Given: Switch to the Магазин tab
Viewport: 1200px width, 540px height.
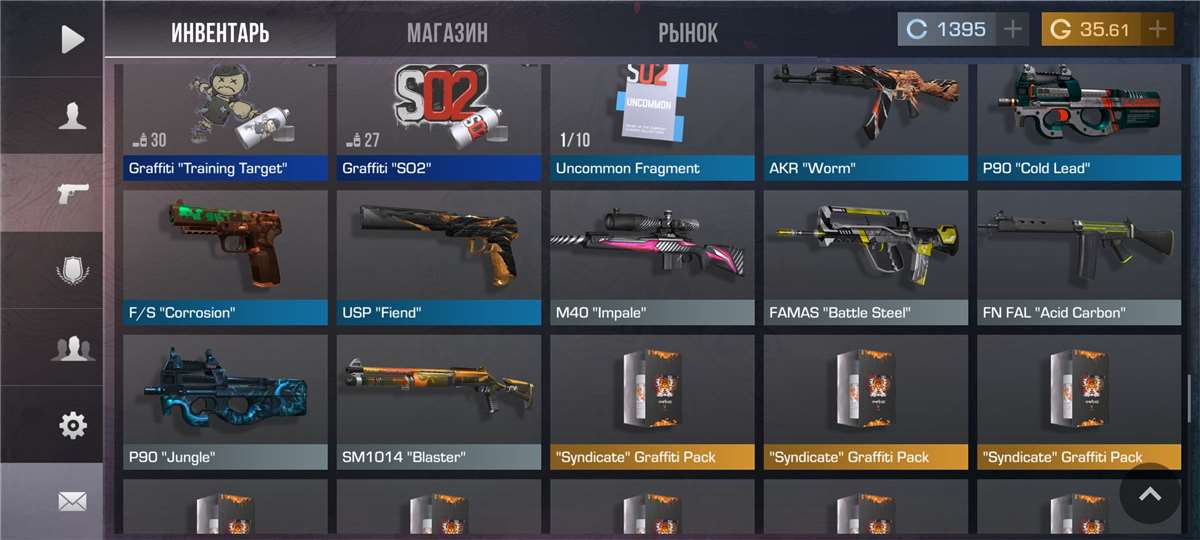Looking at the screenshot, I should (x=447, y=32).
